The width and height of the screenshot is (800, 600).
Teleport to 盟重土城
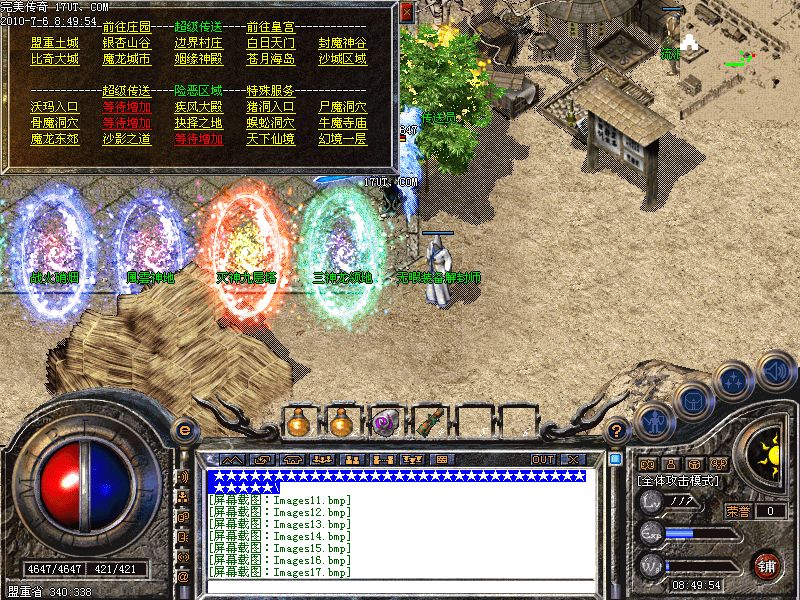(x=54, y=44)
